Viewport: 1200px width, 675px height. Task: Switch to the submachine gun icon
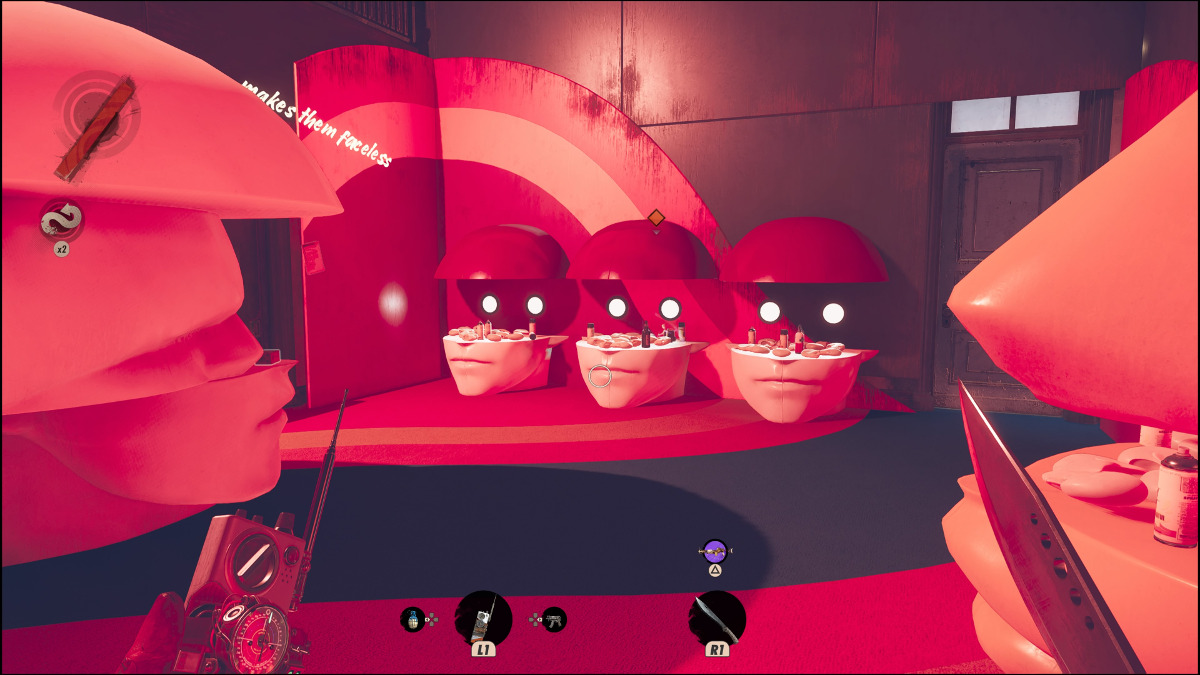coord(553,619)
